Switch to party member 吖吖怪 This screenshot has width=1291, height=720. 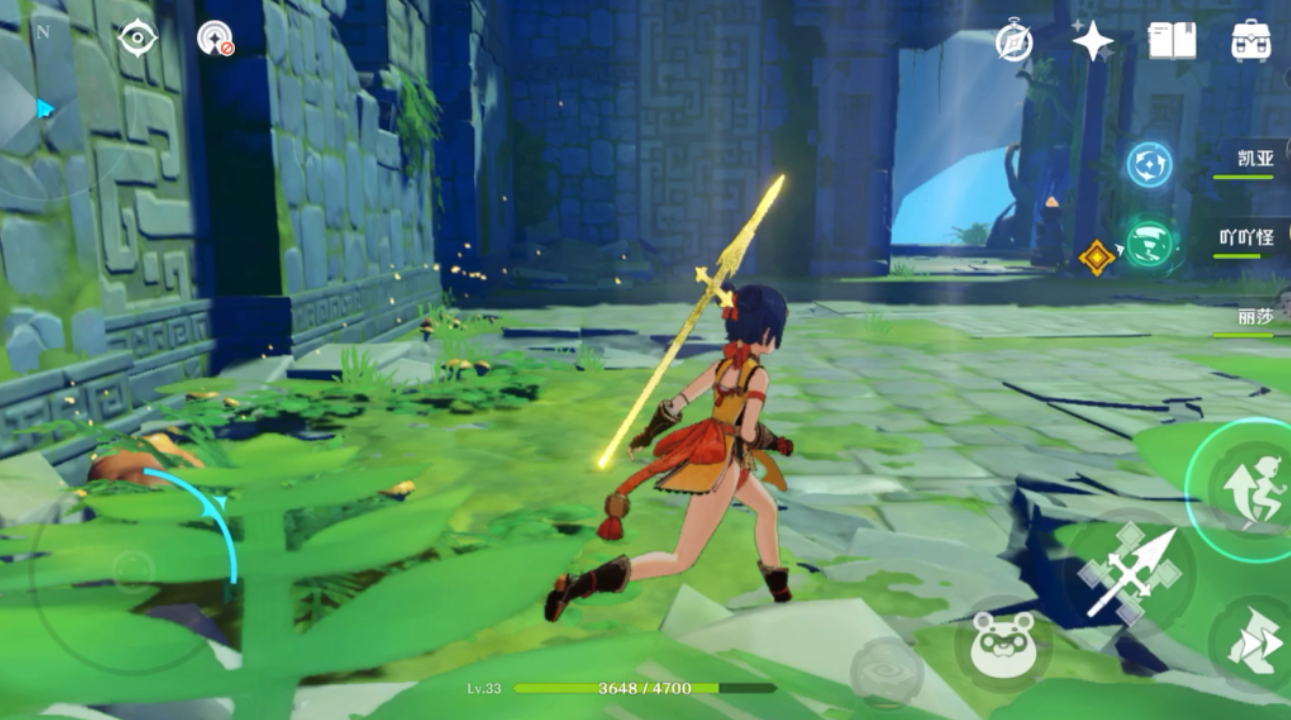tap(1245, 239)
